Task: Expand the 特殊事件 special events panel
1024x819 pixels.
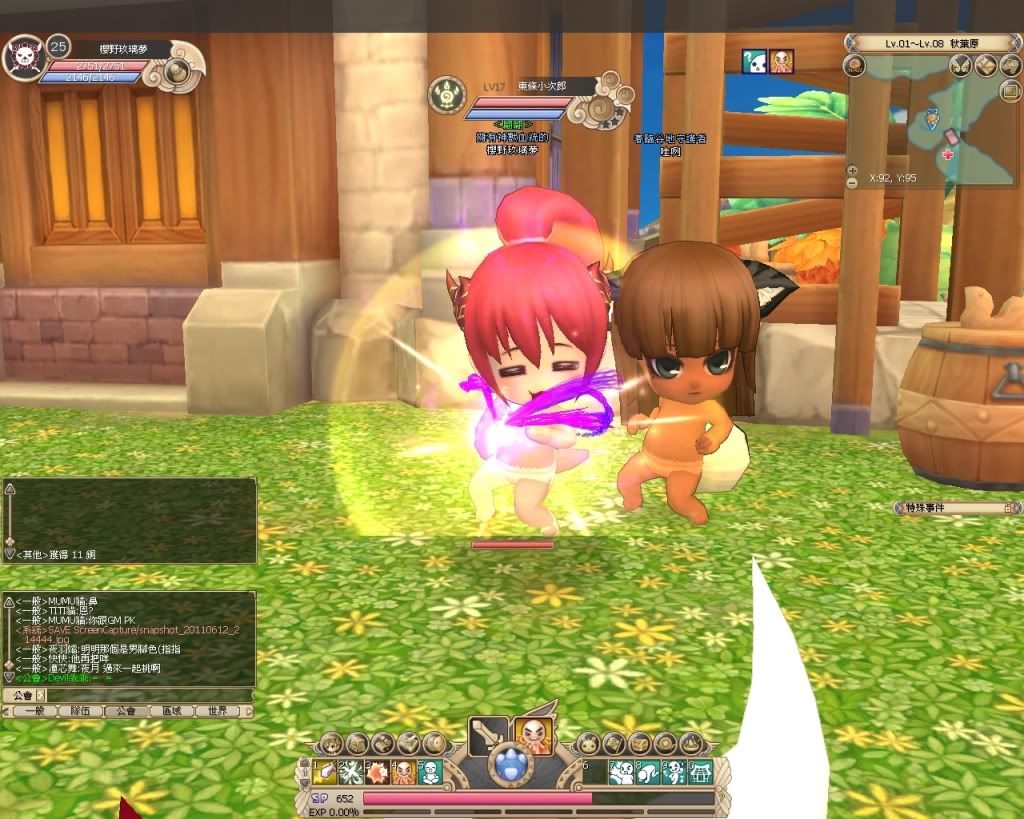Action: pos(1007,508)
